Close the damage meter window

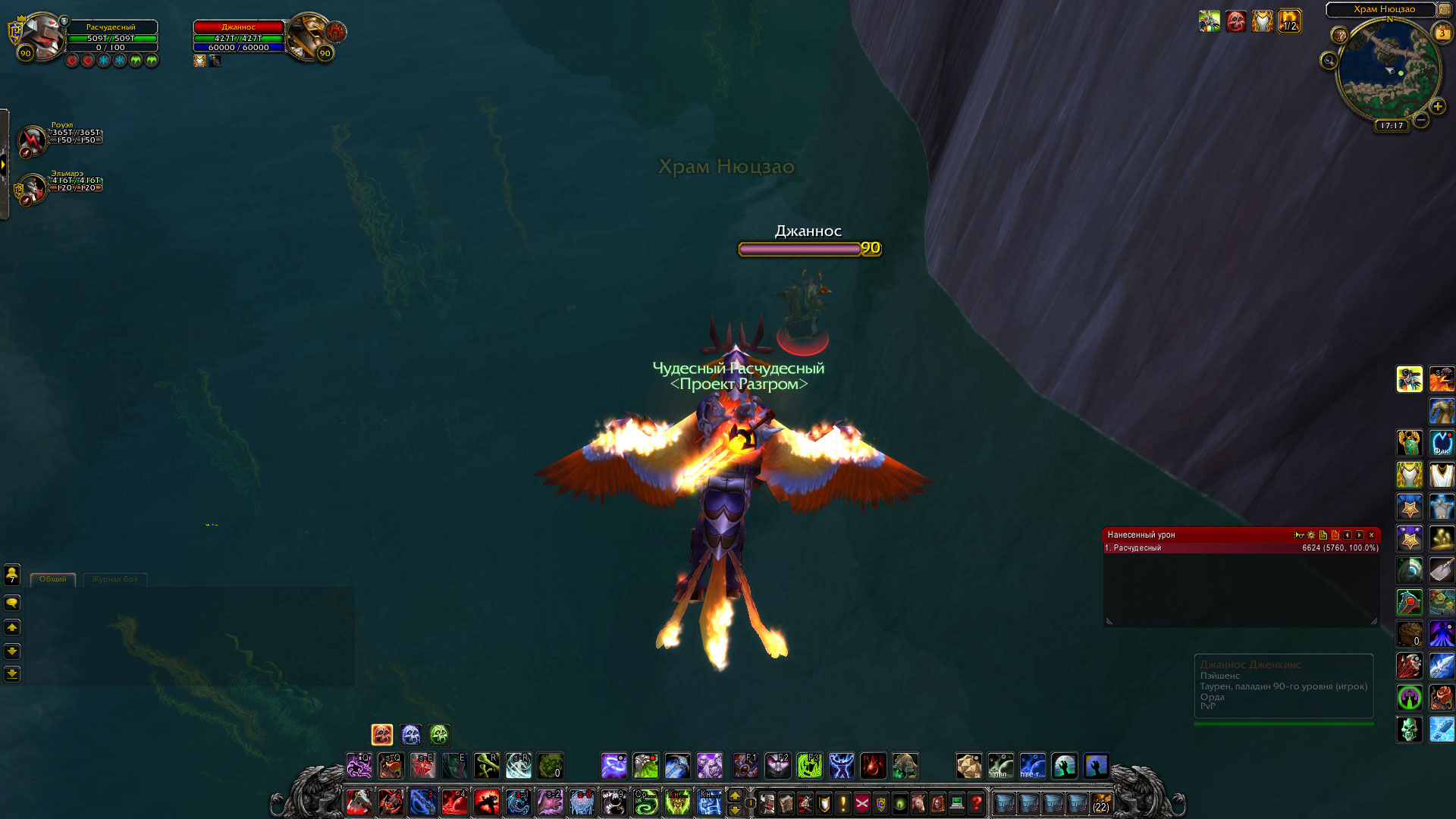click(x=1371, y=535)
